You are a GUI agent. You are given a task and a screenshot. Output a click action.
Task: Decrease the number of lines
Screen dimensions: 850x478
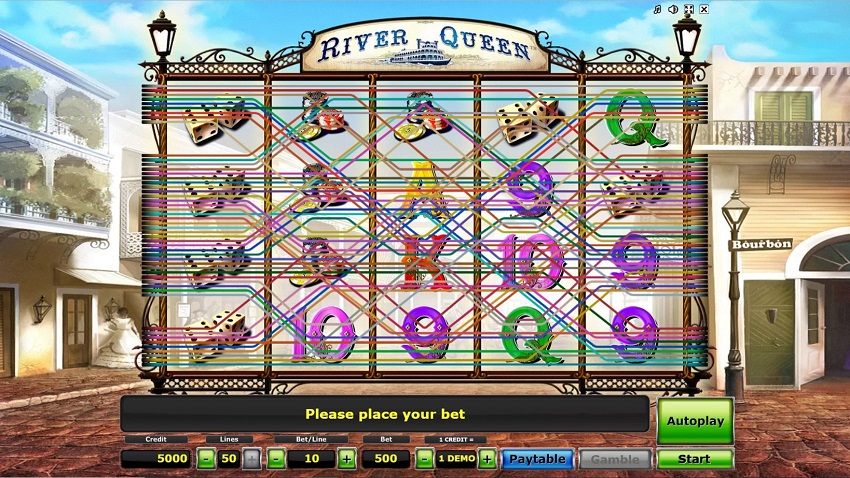[206, 459]
